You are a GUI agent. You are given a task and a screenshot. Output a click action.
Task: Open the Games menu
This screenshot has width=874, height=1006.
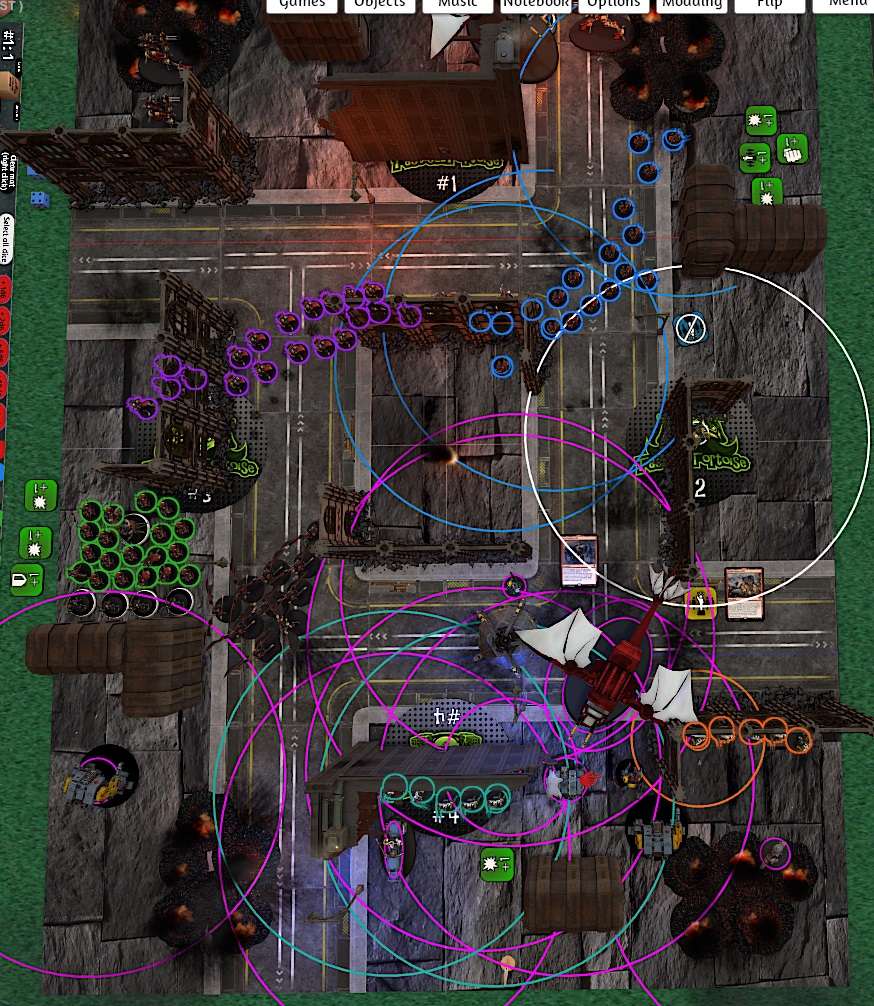pos(302,5)
